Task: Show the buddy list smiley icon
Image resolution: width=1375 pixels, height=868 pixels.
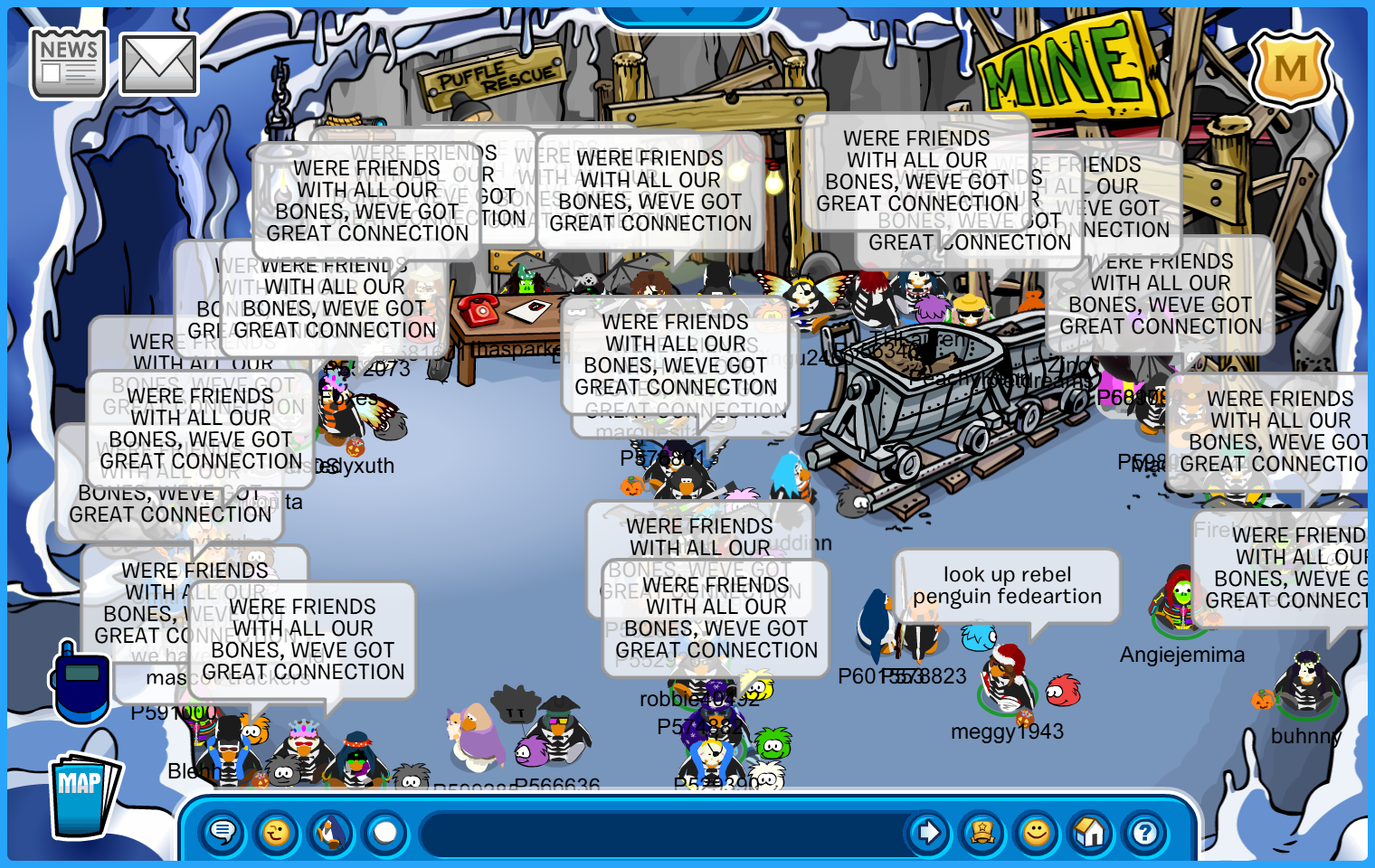Action: pos(1037,832)
